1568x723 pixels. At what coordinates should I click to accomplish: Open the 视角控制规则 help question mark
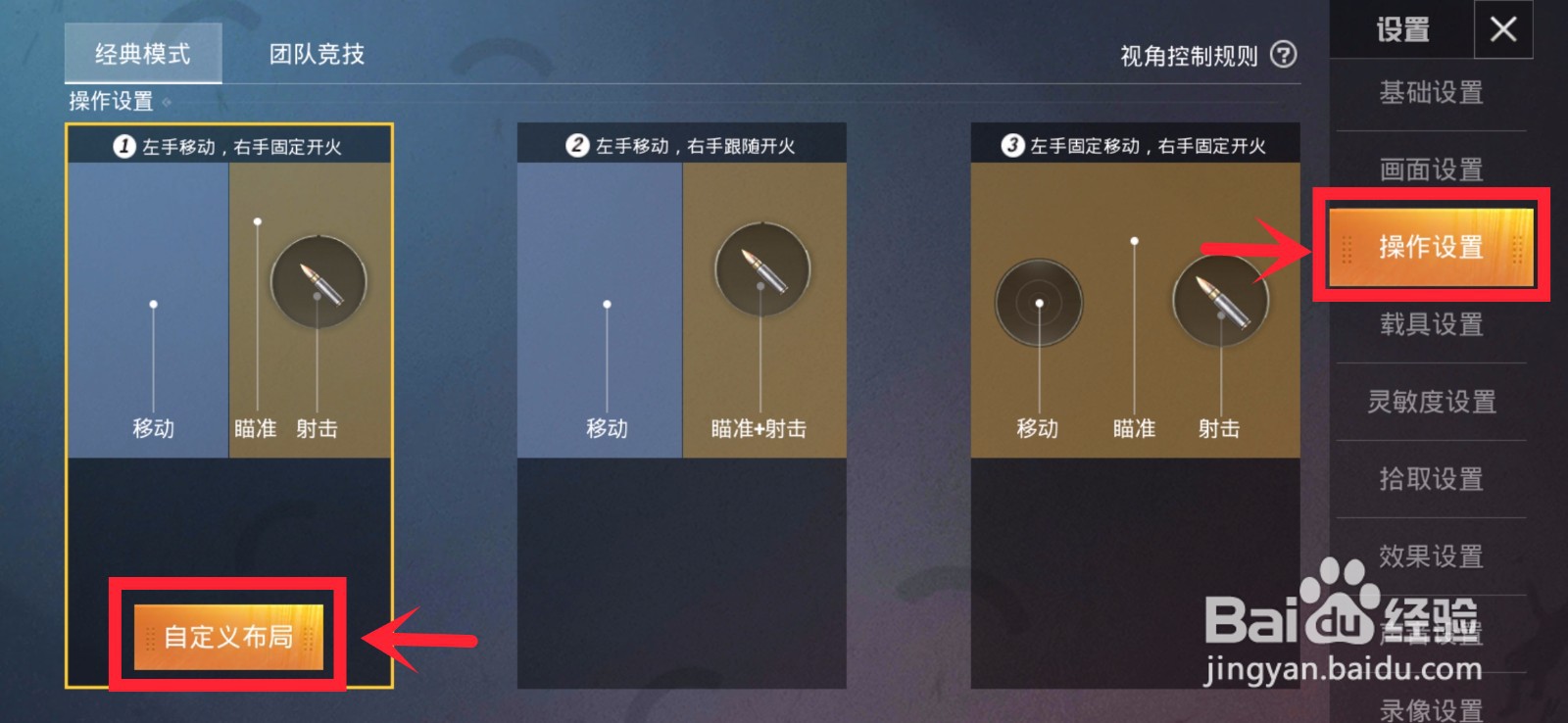click(x=1284, y=56)
